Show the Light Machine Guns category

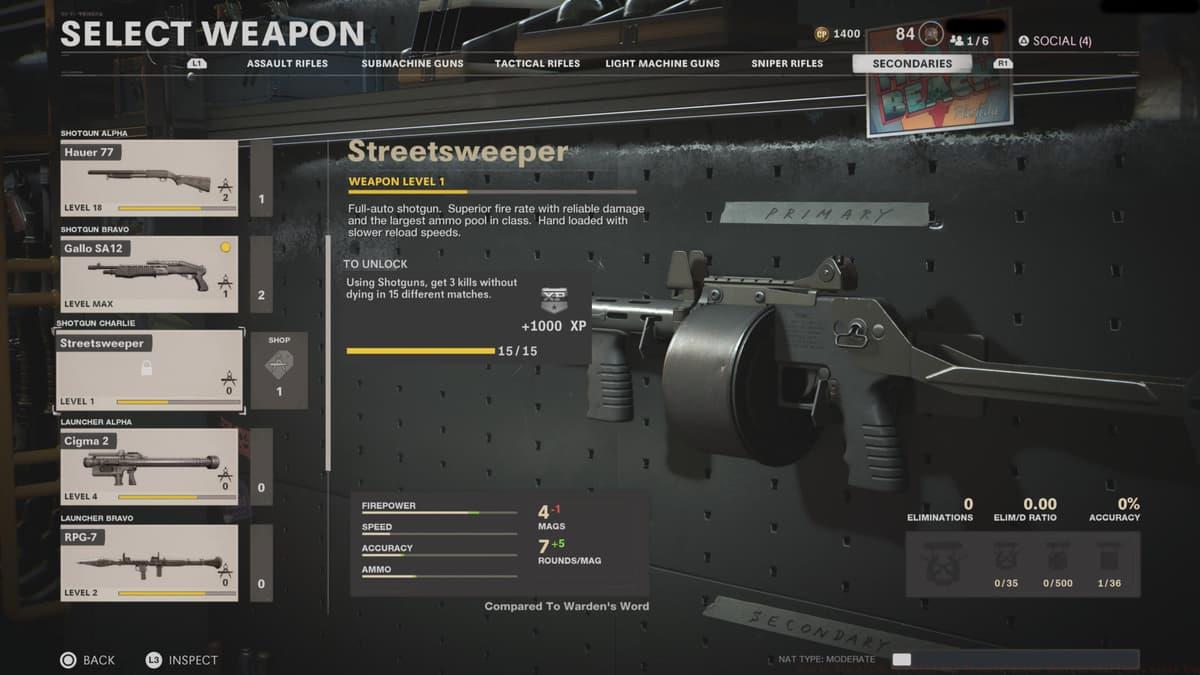tap(662, 63)
